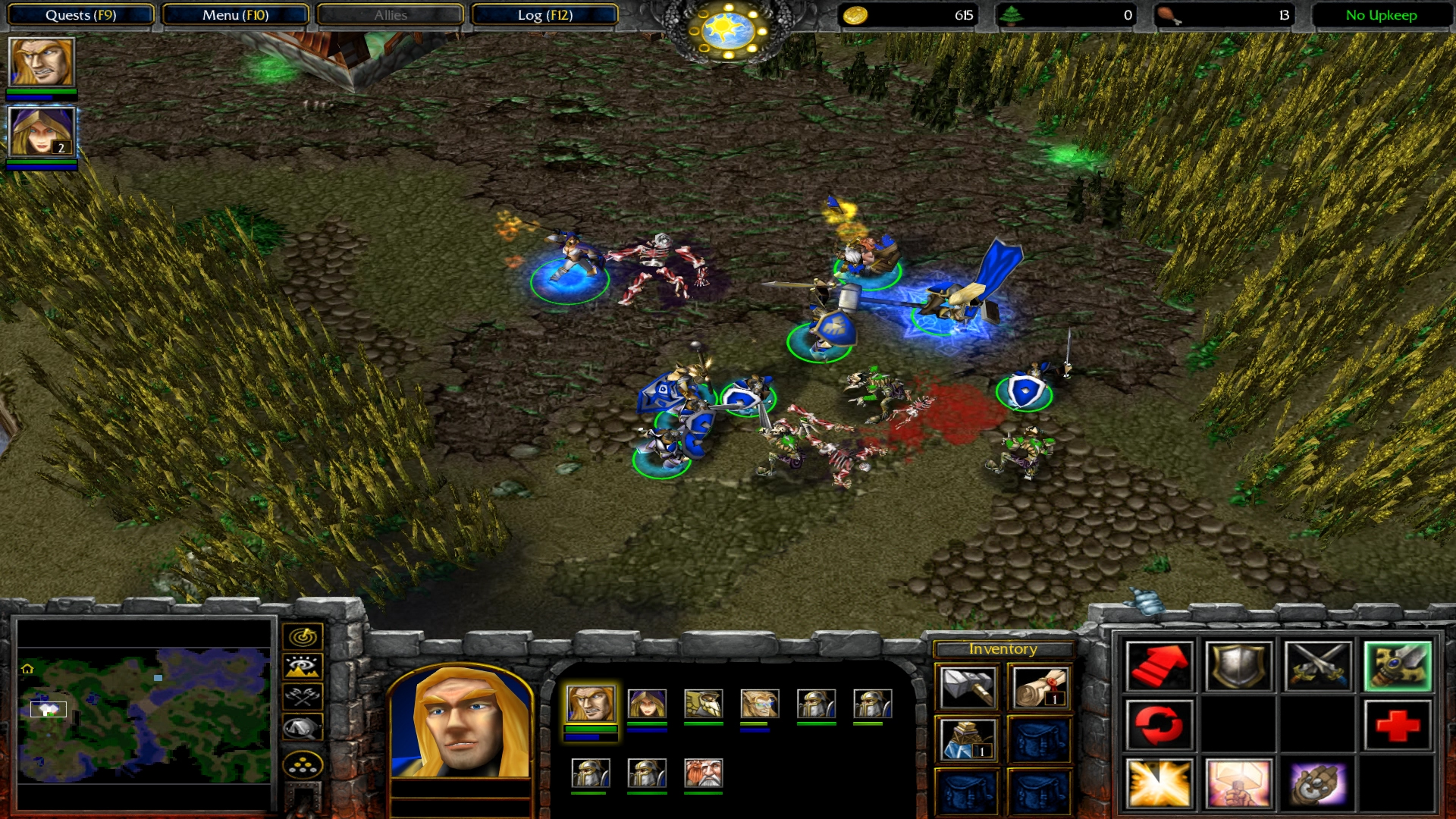Open the Log (F12) panel
1456x819 pixels.
(x=544, y=15)
